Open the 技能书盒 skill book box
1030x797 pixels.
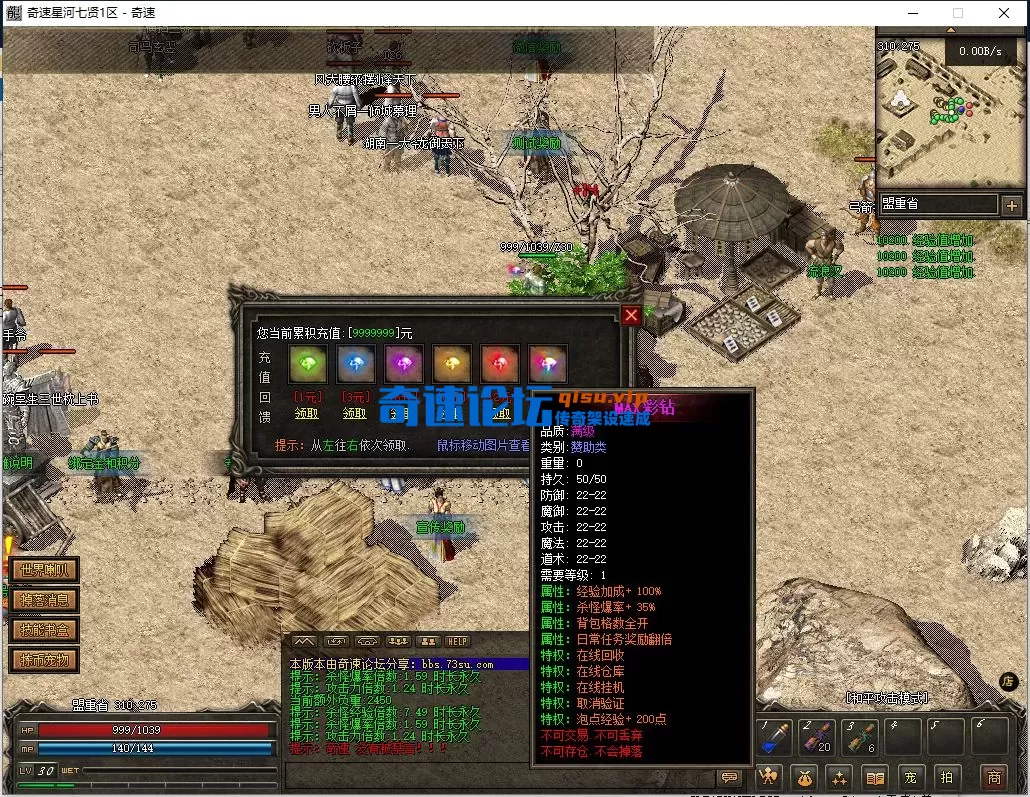(44, 630)
